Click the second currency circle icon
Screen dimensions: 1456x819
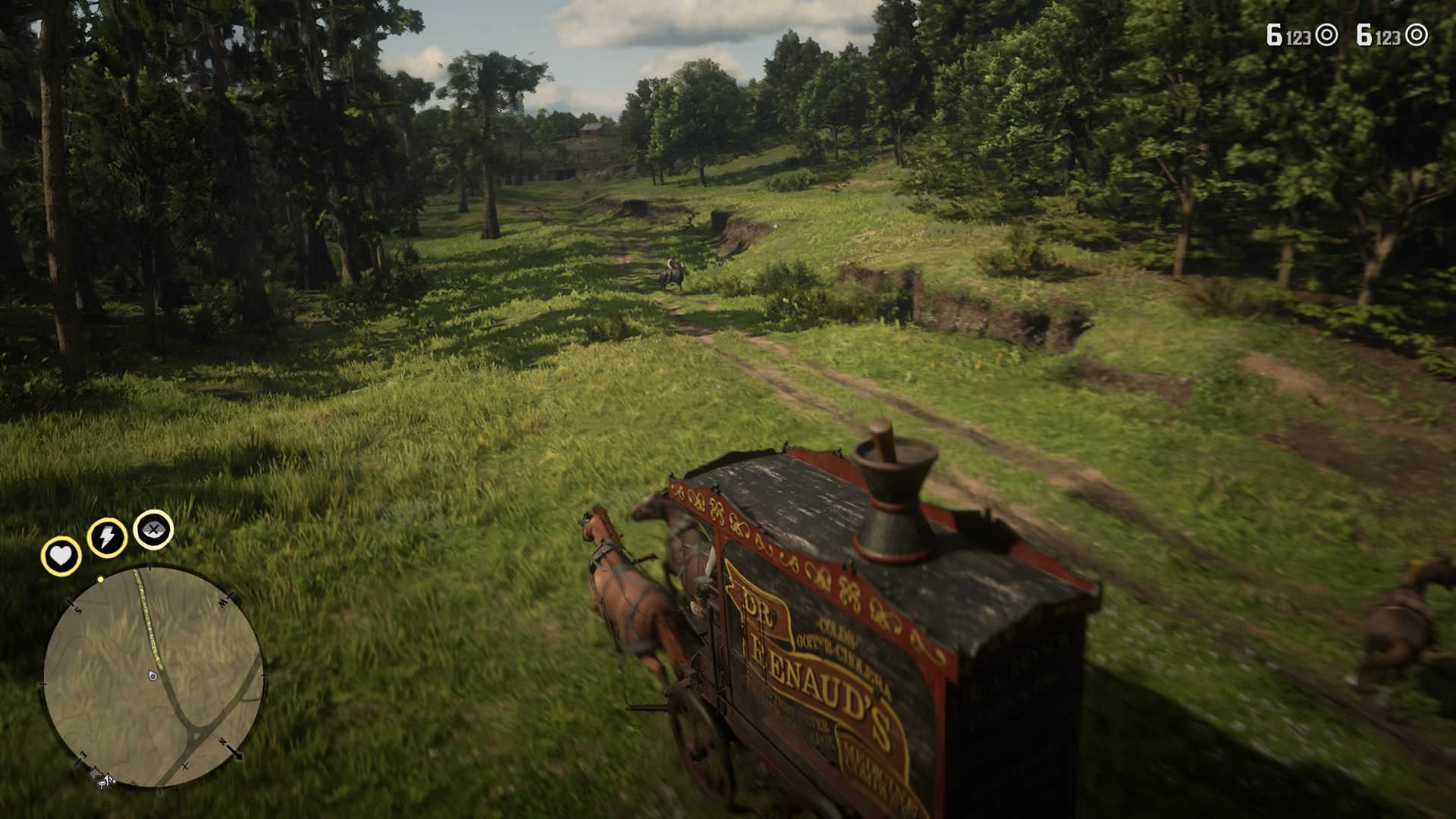click(x=1417, y=34)
